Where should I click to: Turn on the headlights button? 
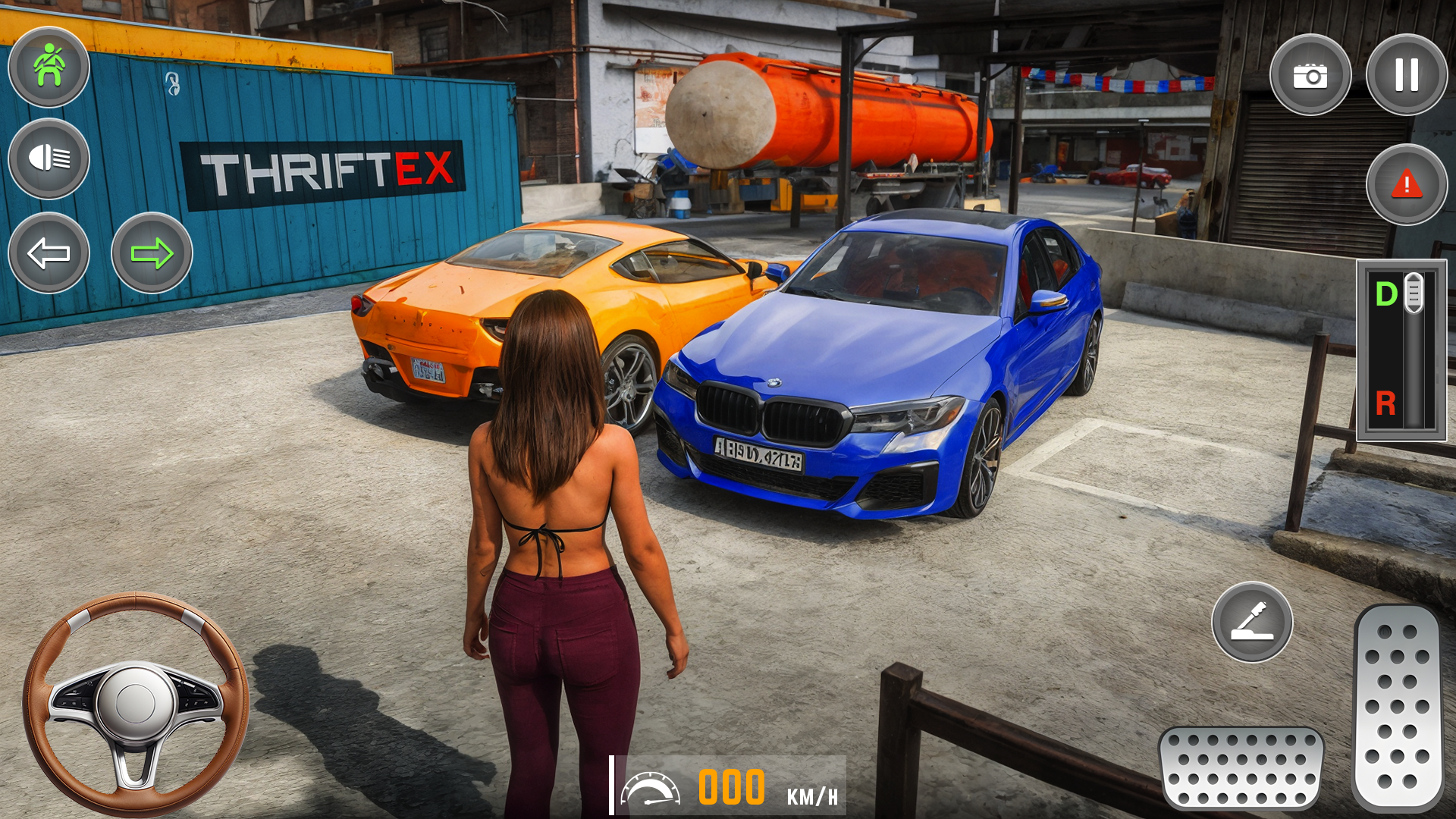49,158
